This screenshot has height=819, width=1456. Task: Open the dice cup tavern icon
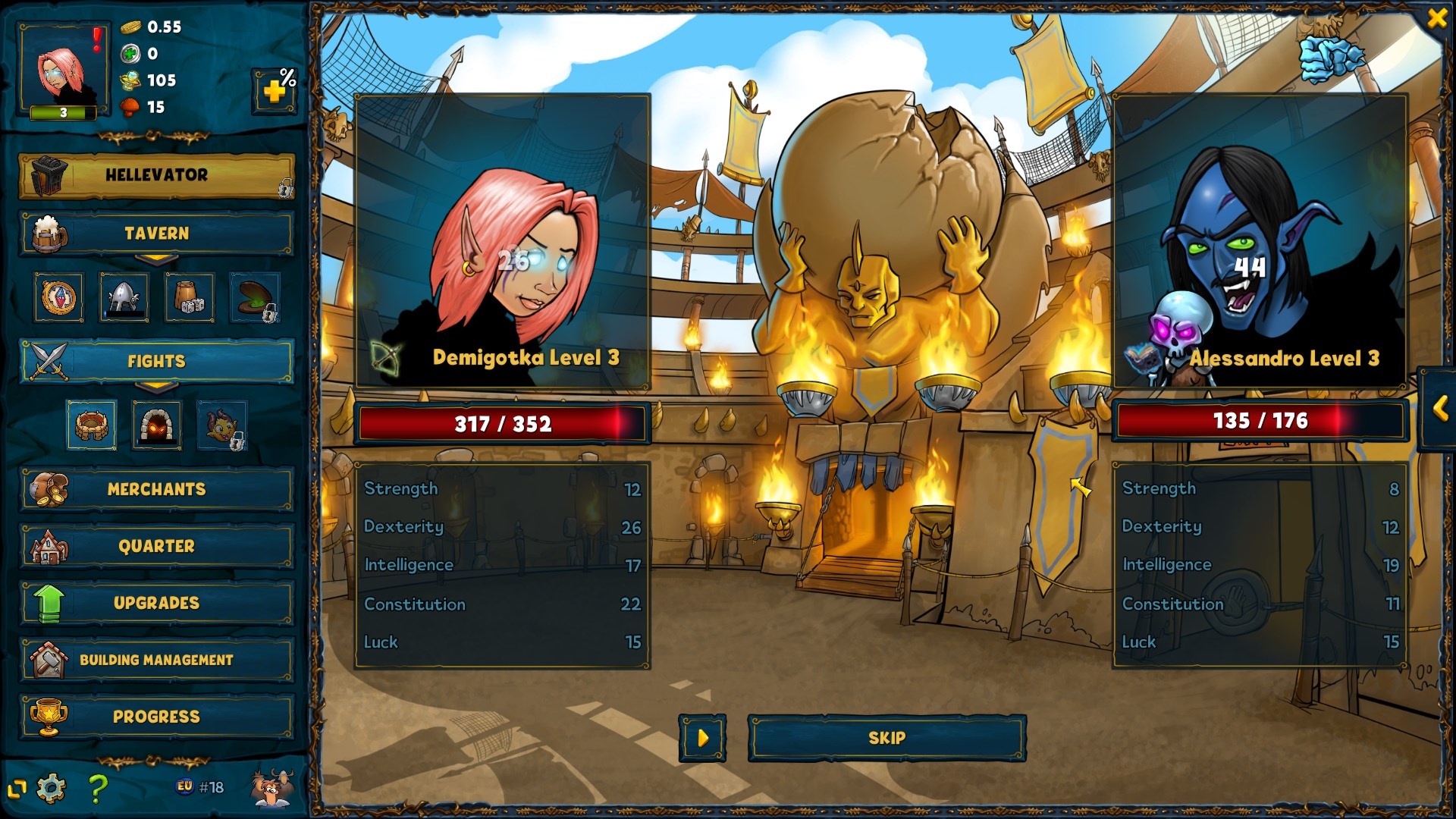[x=189, y=297]
